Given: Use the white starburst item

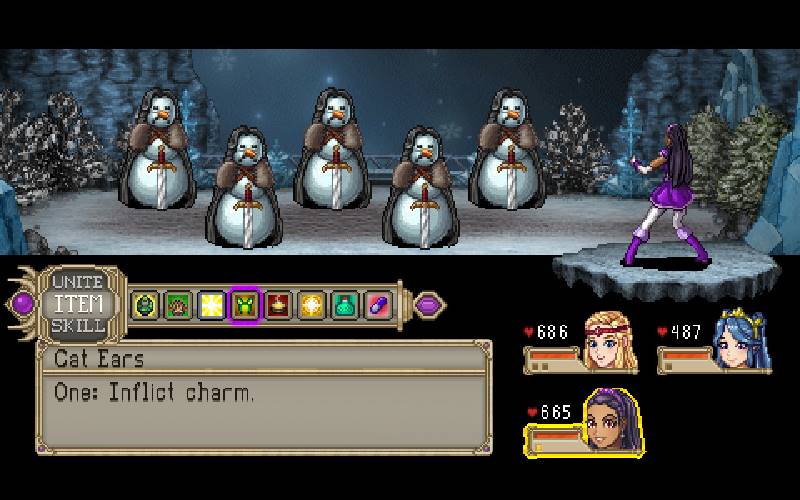Looking at the screenshot, I should tap(211, 304).
